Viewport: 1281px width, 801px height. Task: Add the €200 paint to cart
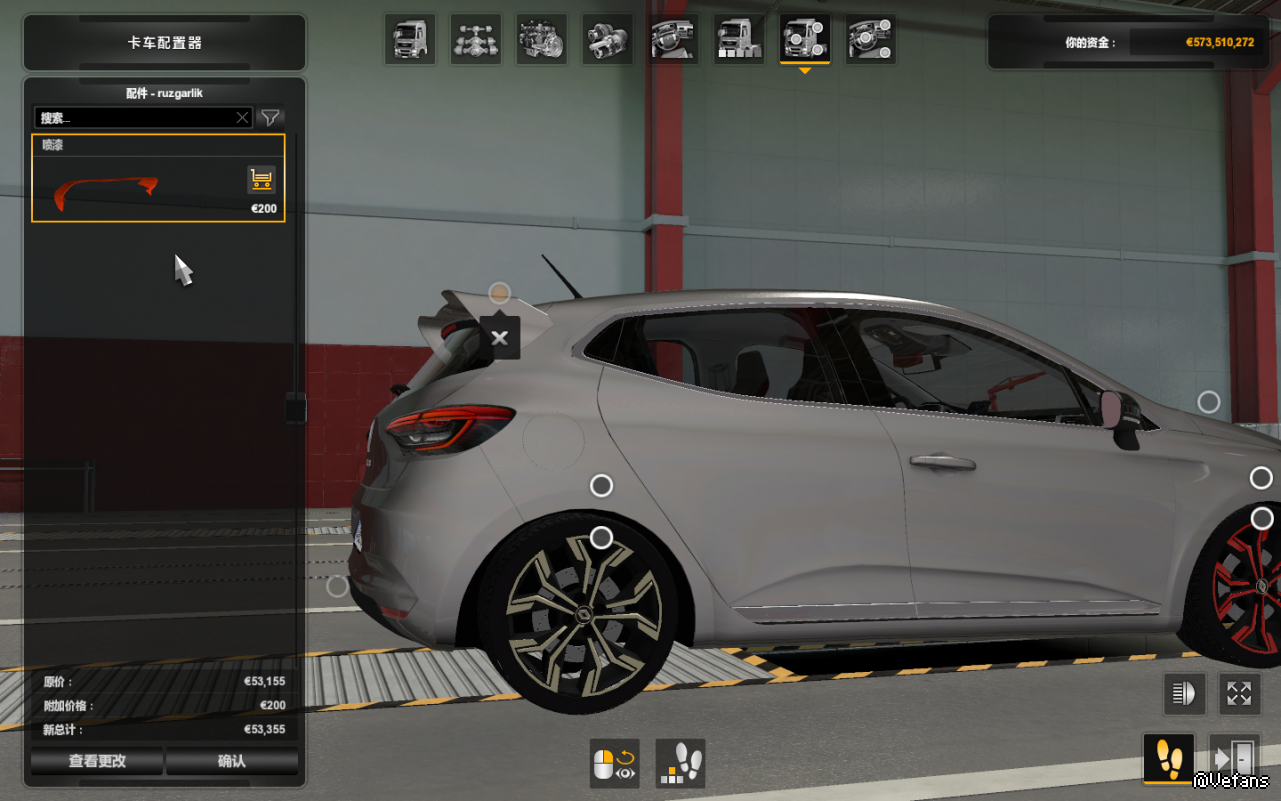click(x=261, y=180)
